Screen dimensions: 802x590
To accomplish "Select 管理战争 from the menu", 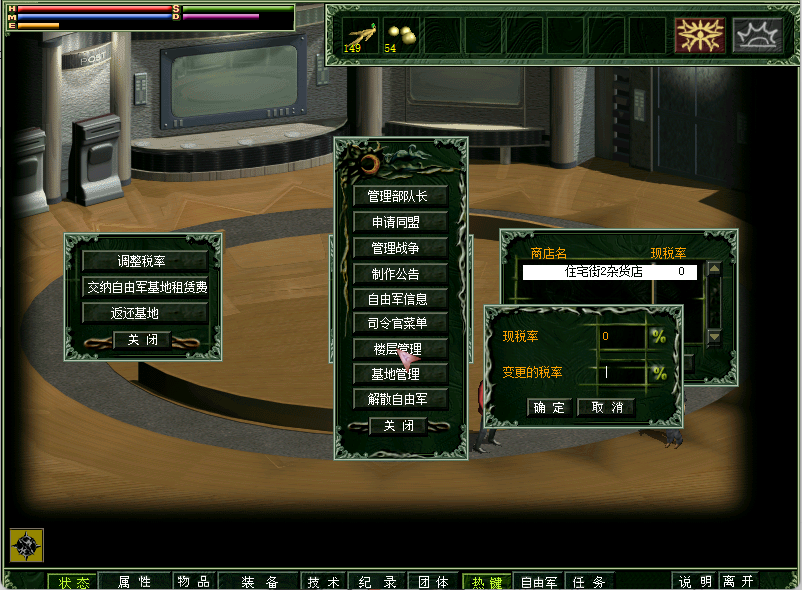I will (x=400, y=247).
